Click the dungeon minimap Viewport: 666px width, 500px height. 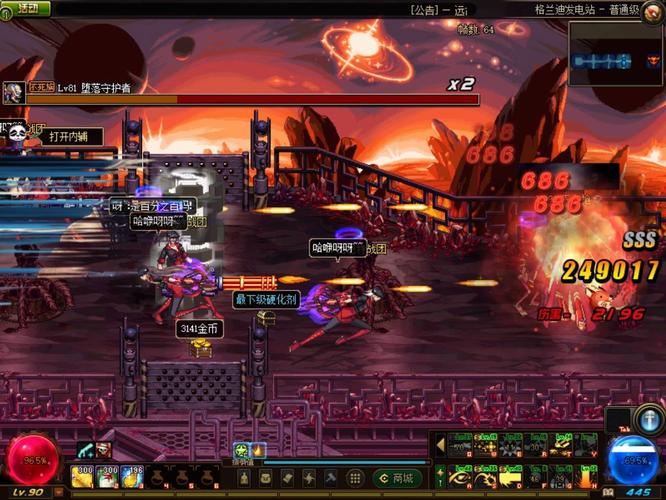(616, 59)
